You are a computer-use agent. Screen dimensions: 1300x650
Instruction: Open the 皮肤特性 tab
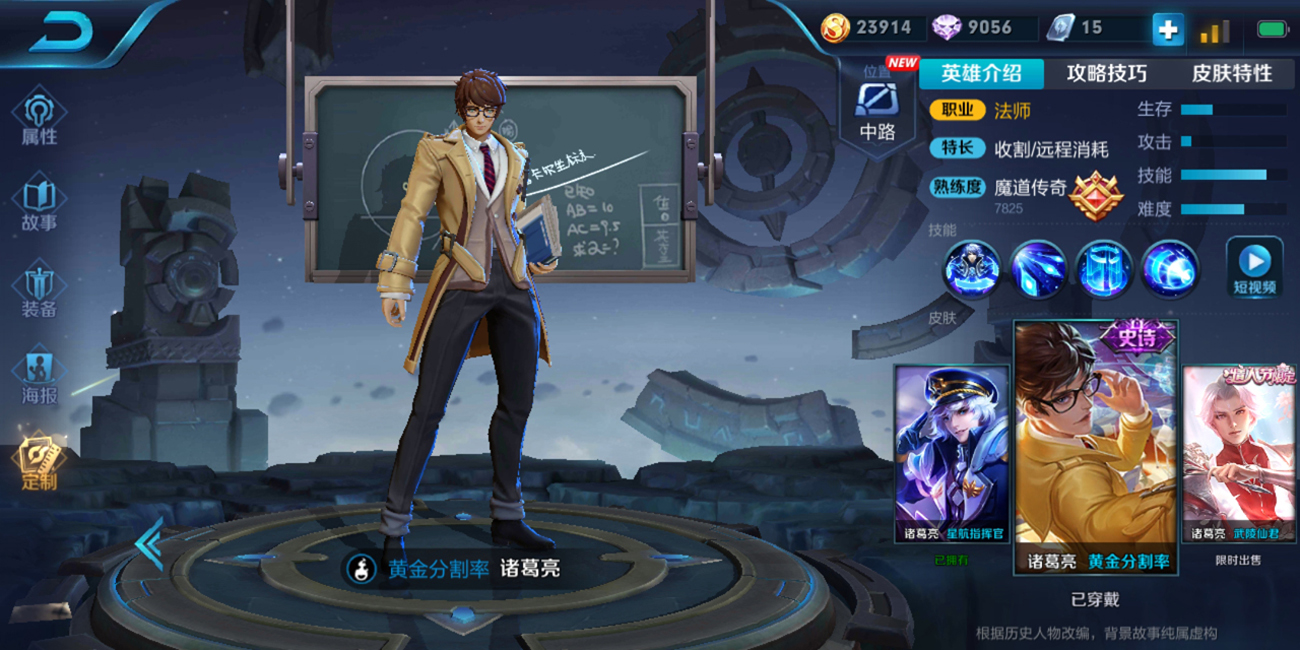1231,74
